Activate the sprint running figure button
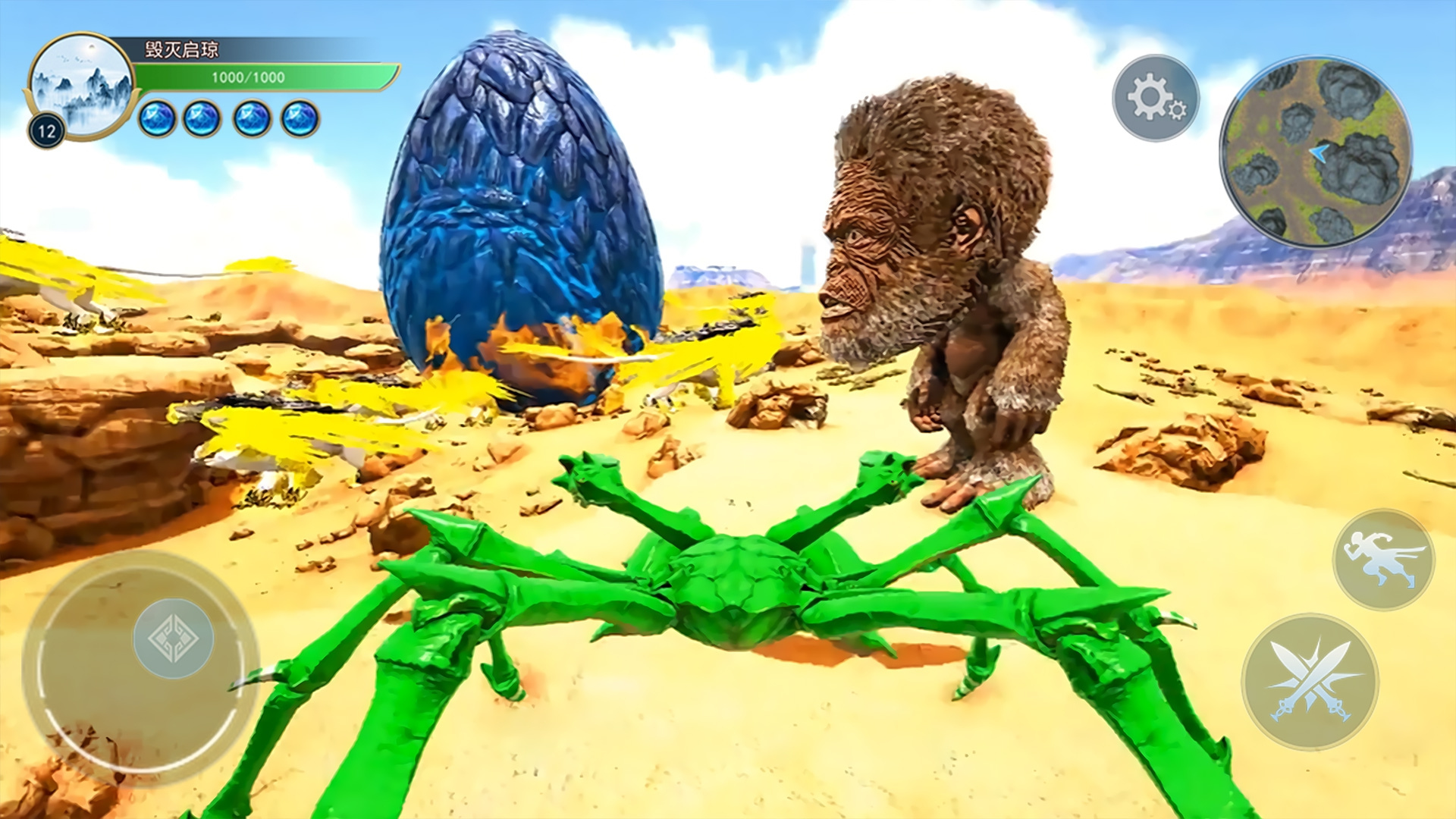This screenshot has height=819, width=1456. point(1383,560)
